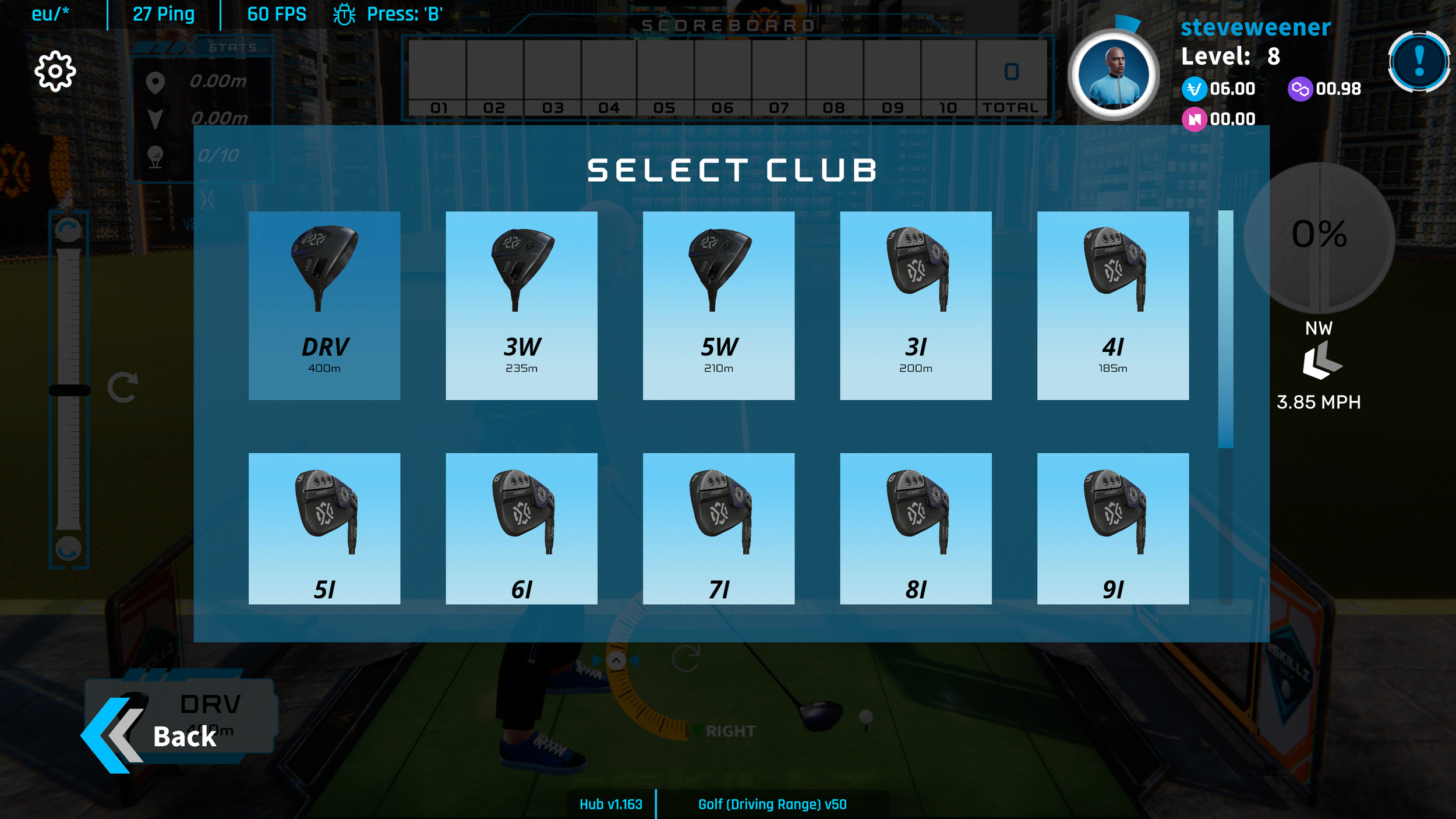Select the 3I iron club
Image resolution: width=1456 pixels, height=819 pixels.
(x=916, y=305)
